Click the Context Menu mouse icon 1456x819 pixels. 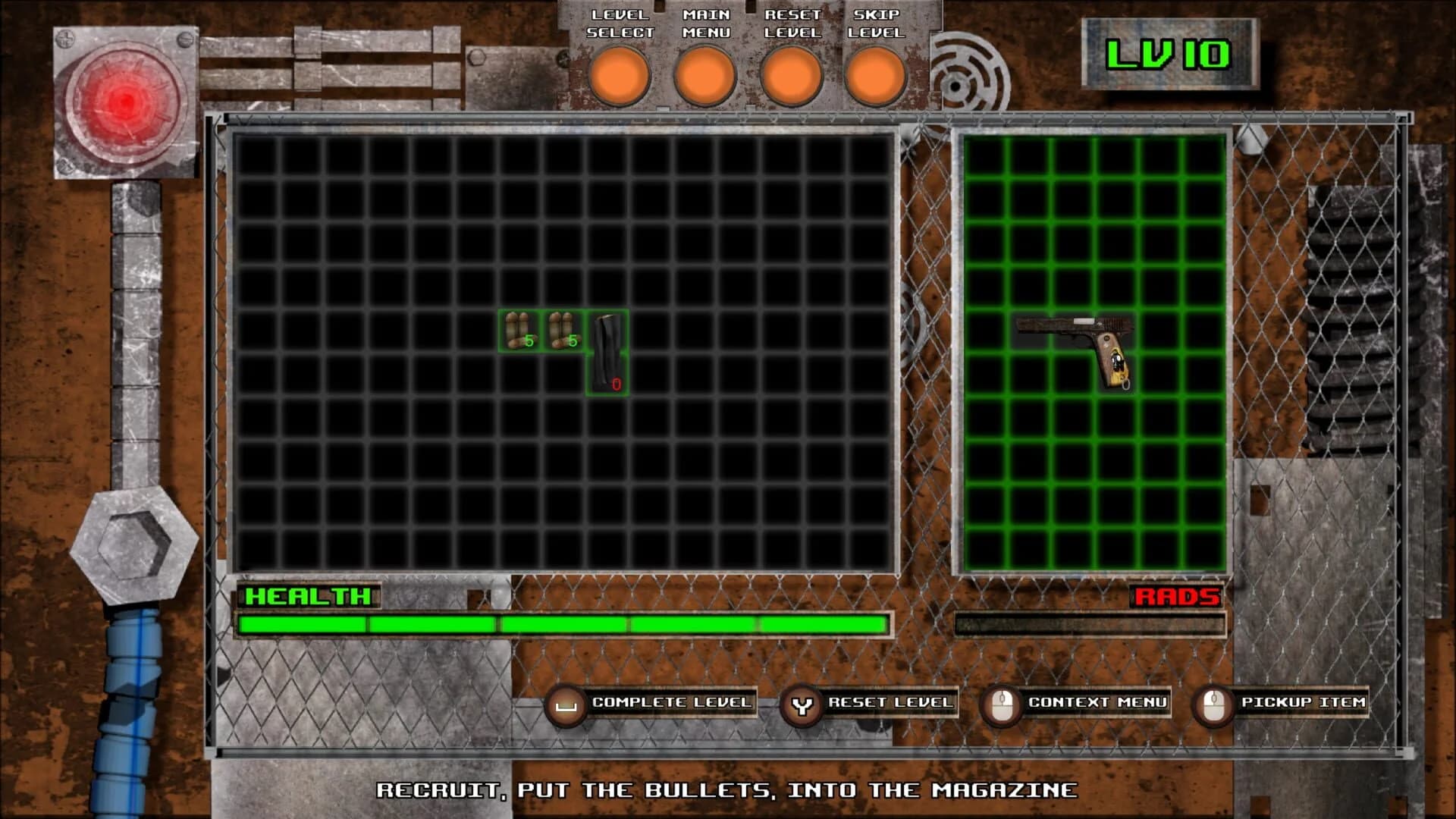pos(1001,702)
